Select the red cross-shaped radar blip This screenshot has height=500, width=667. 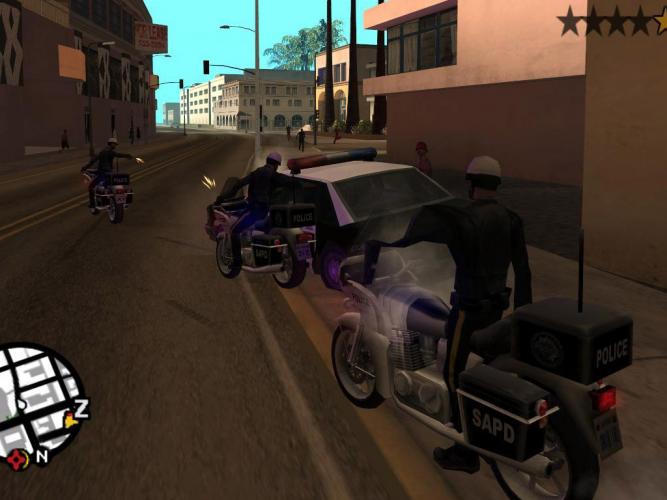pos(17,459)
